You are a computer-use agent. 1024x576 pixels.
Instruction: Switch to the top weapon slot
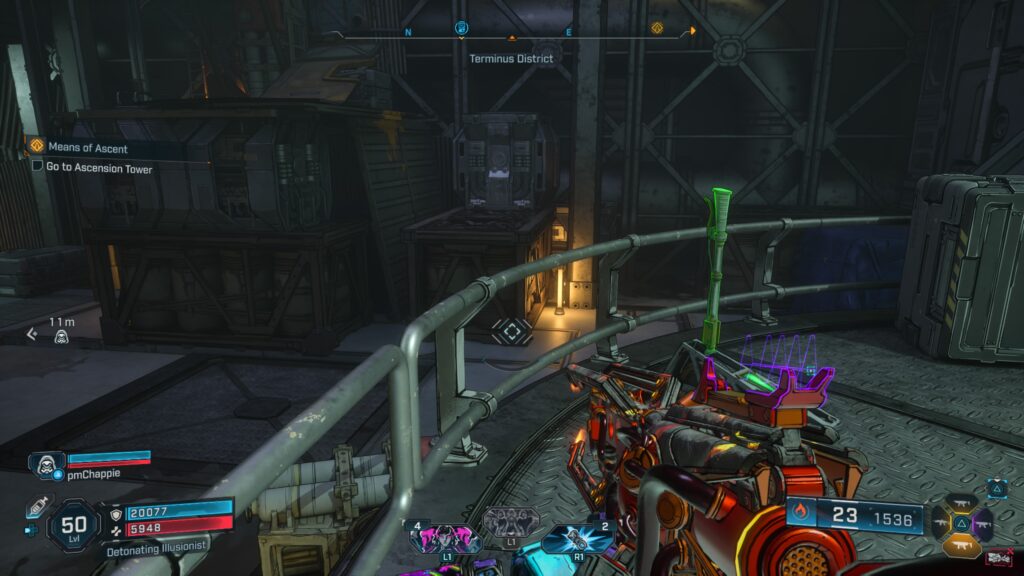click(961, 503)
